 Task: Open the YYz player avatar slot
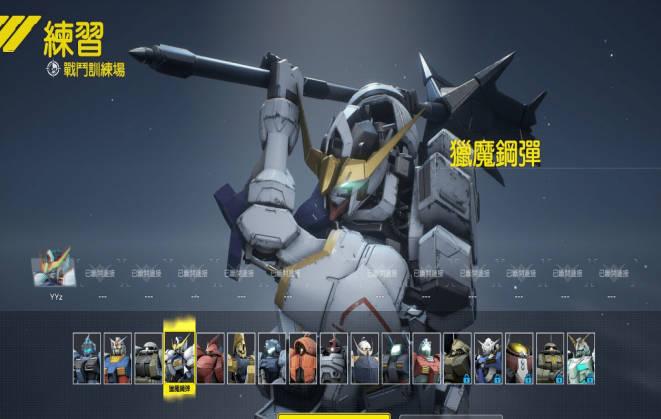[55, 270]
